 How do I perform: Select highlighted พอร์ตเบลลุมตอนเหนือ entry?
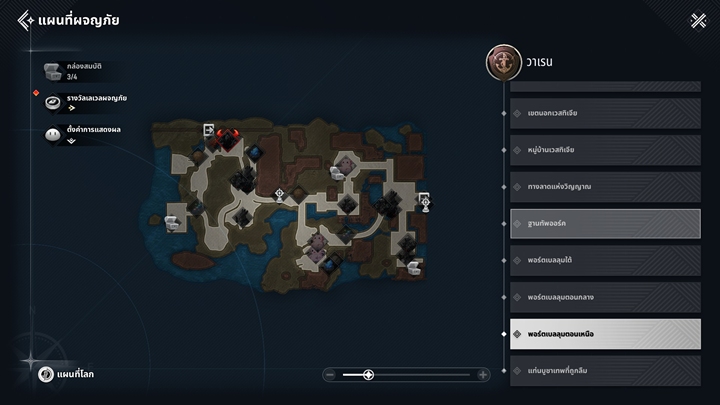598,334
